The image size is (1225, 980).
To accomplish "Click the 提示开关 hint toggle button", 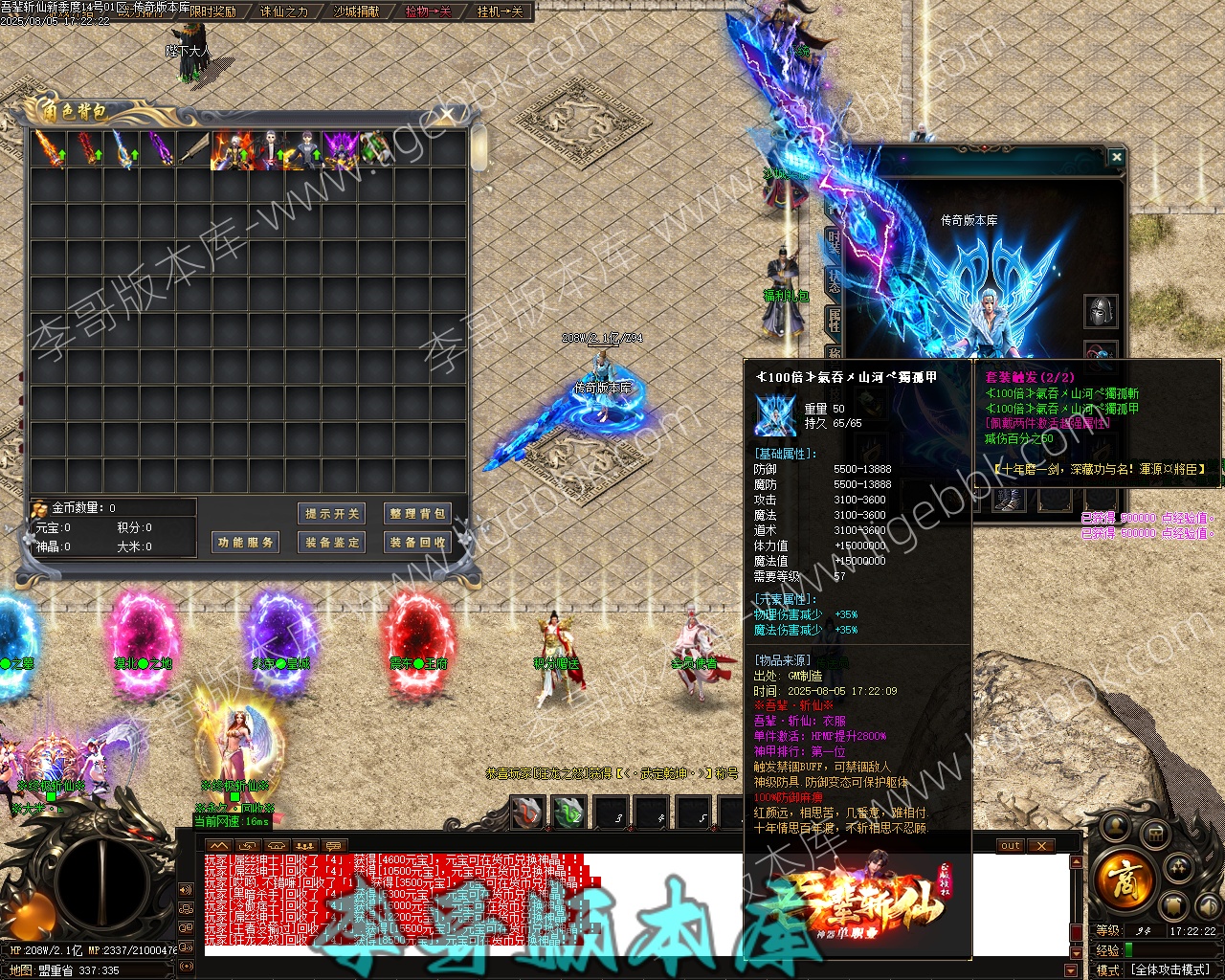I will (x=332, y=514).
